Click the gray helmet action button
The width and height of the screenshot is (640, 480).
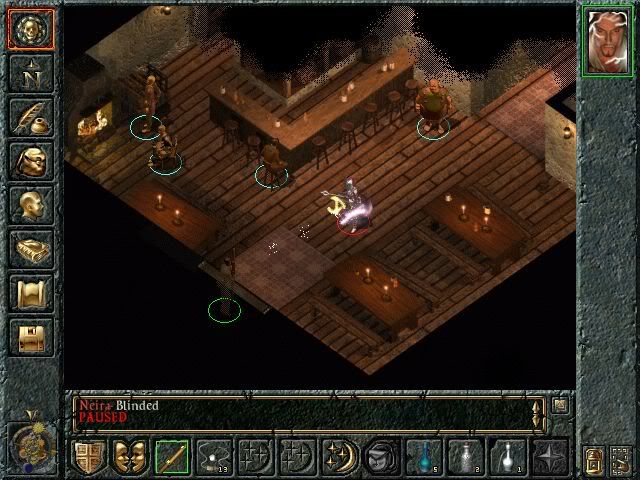381,458
